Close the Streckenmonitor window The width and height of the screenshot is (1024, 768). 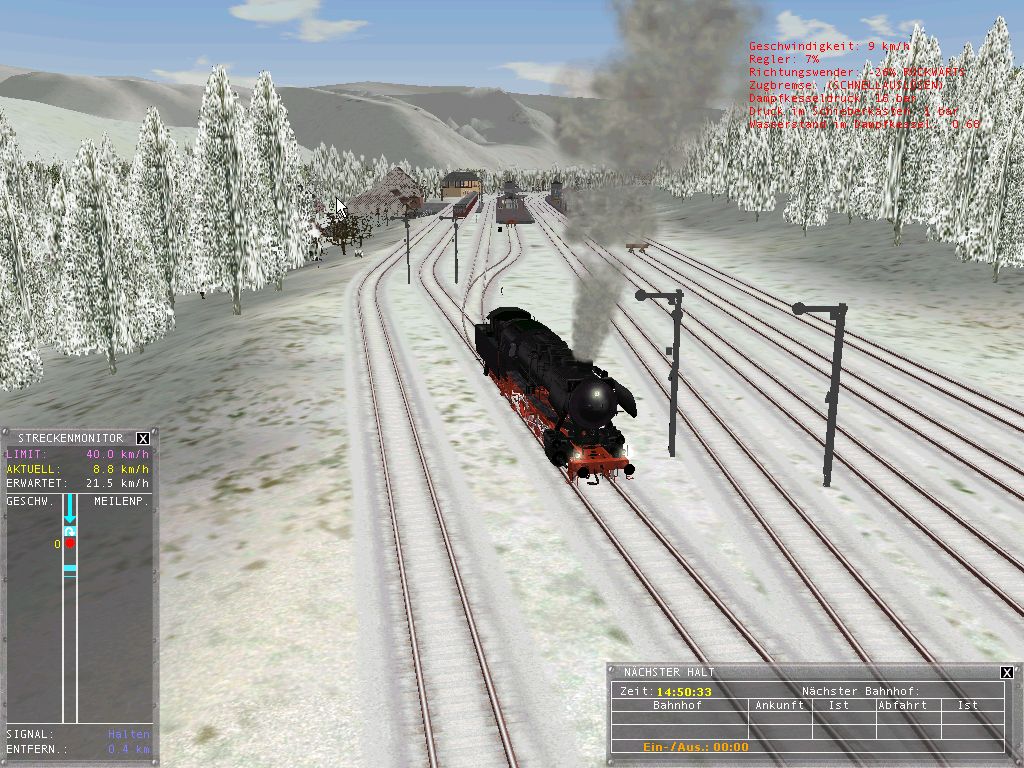coord(143,438)
